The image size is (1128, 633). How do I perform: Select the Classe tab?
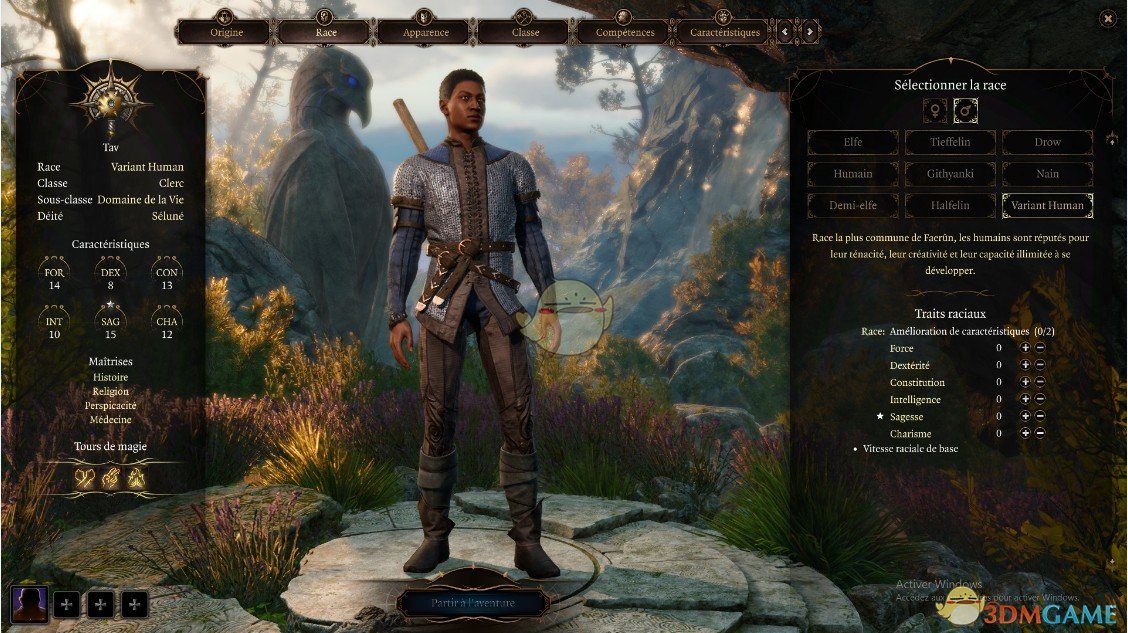[x=523, y=32]
